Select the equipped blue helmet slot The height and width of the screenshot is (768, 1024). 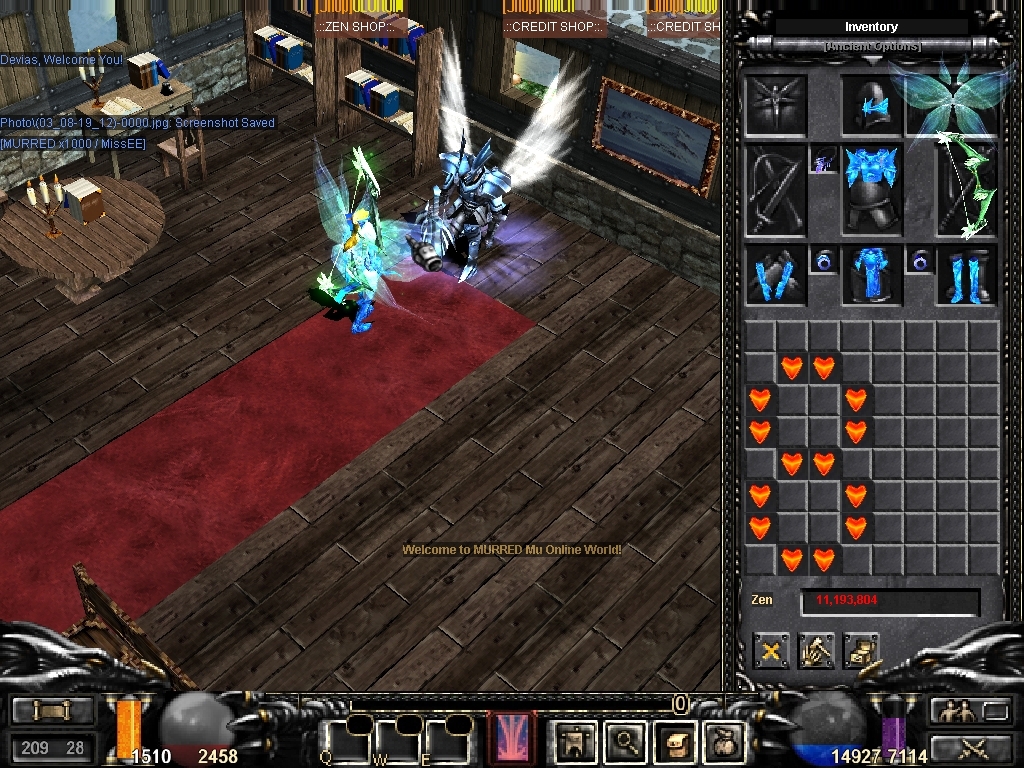(x=872, y=105)
